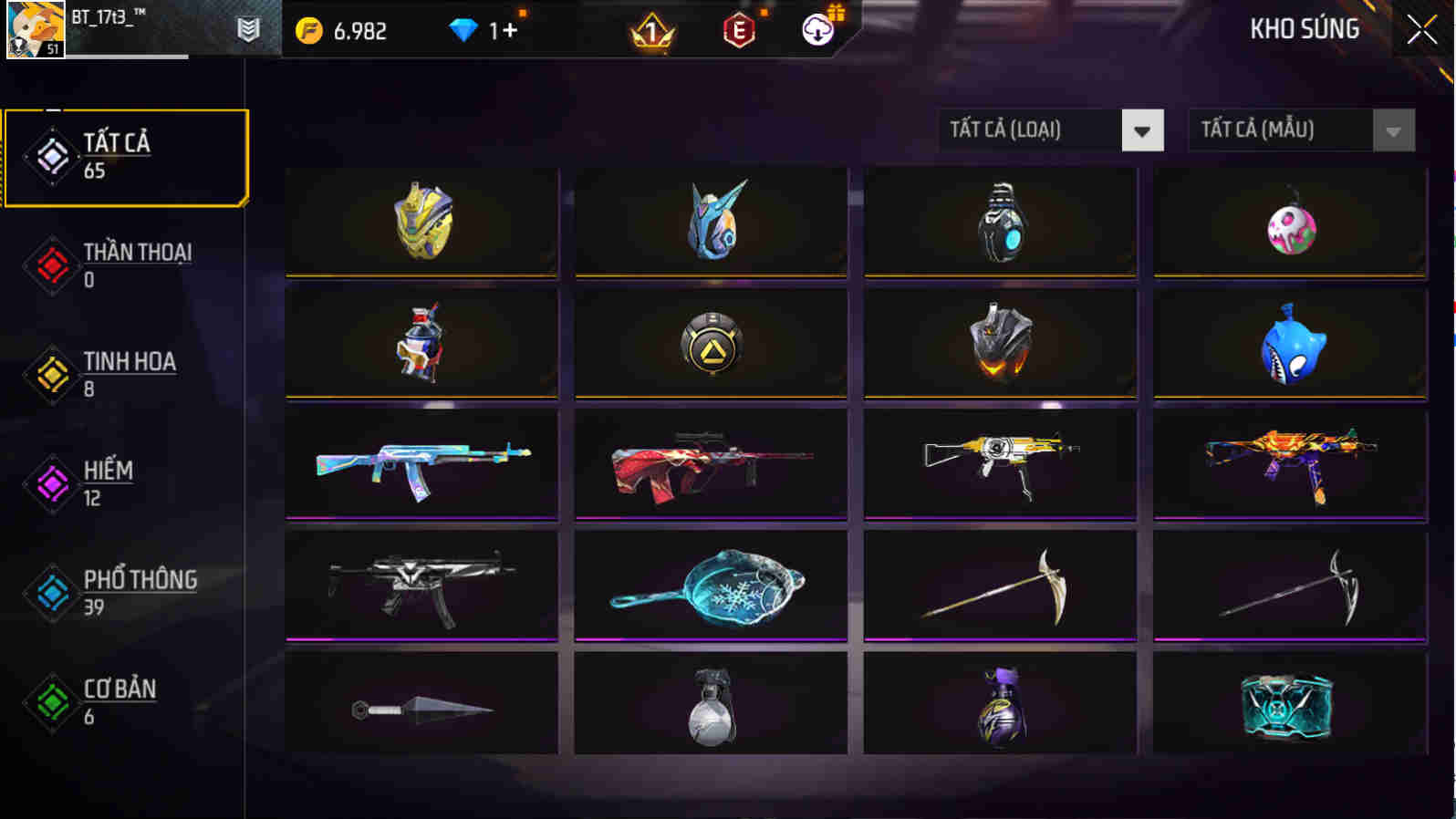This screenshot has width=1456, height=819.
Task: Select the green CƠ BẢN rarity icon
Action: [x=52, y=702]
